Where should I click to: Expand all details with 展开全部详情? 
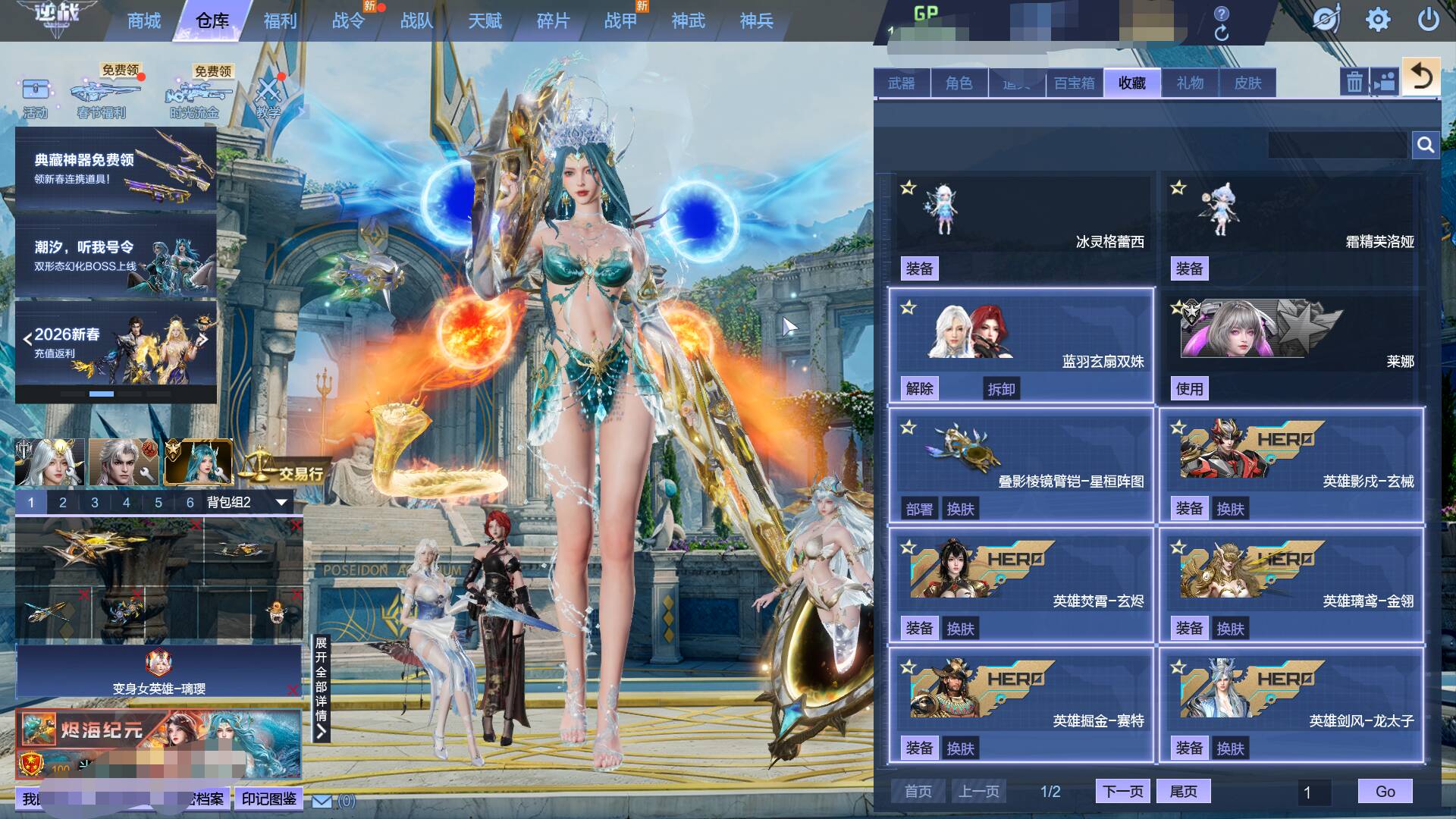[322, 687]
